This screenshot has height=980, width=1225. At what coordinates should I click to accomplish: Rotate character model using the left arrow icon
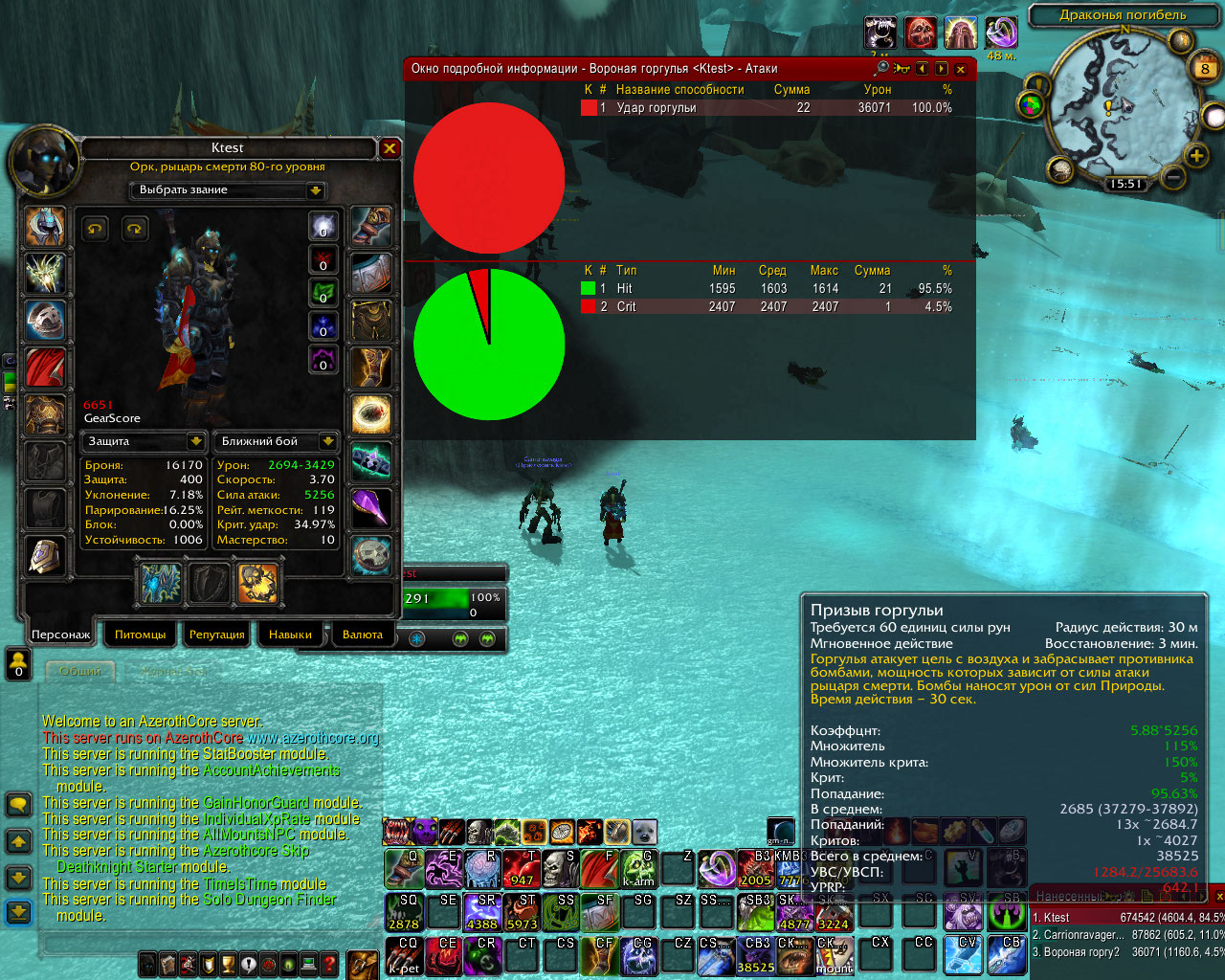click(96, 230)
